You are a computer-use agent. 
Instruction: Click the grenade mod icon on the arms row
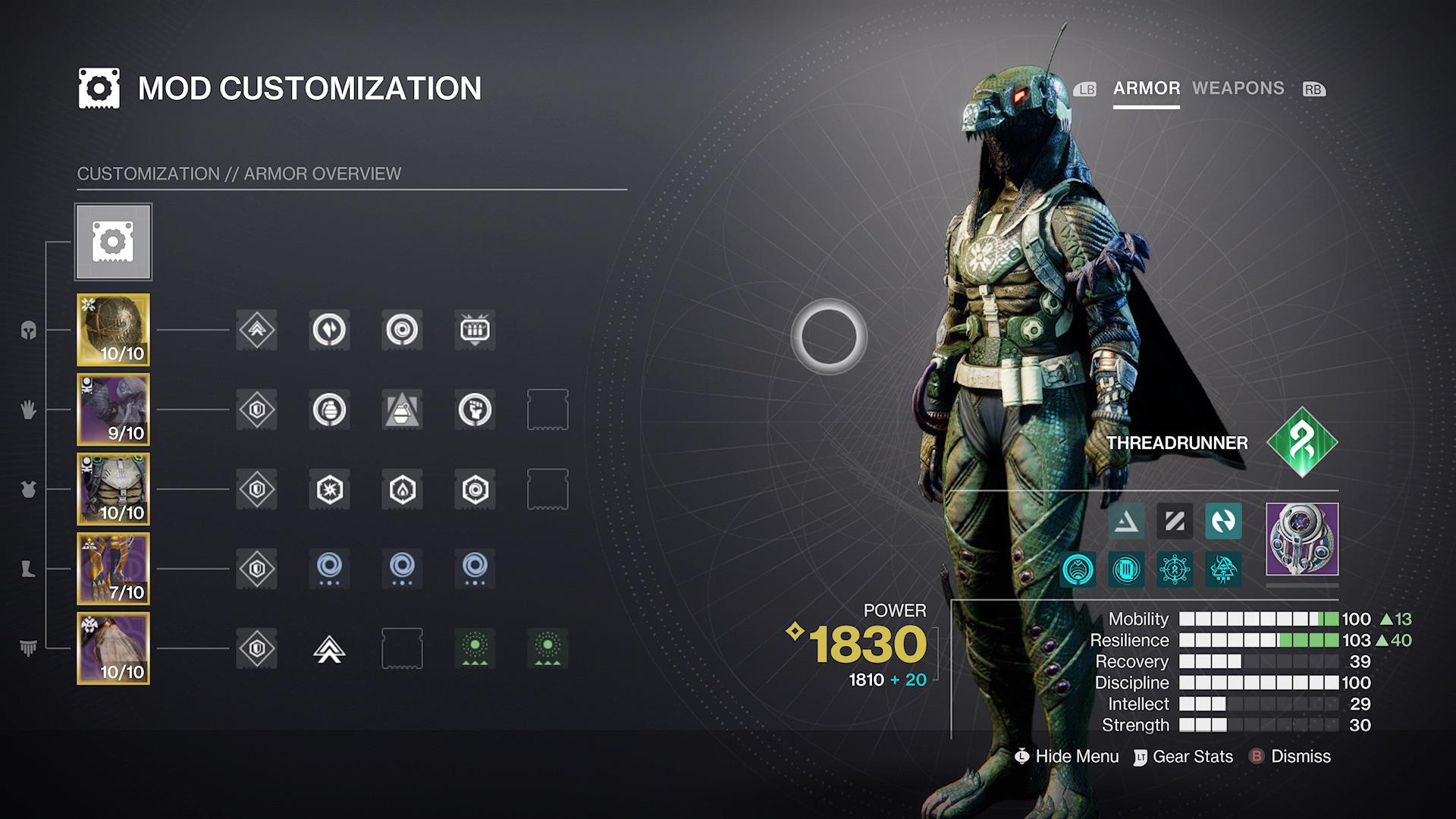pyautogui.click(x=329, y=410)
